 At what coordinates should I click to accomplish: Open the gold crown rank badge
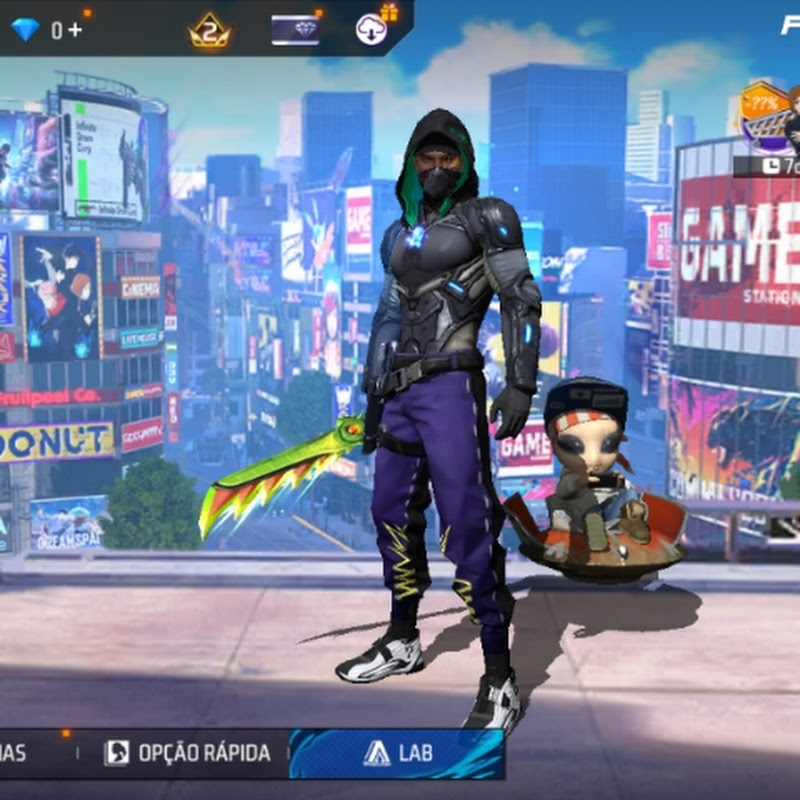(x=209, y=32)
